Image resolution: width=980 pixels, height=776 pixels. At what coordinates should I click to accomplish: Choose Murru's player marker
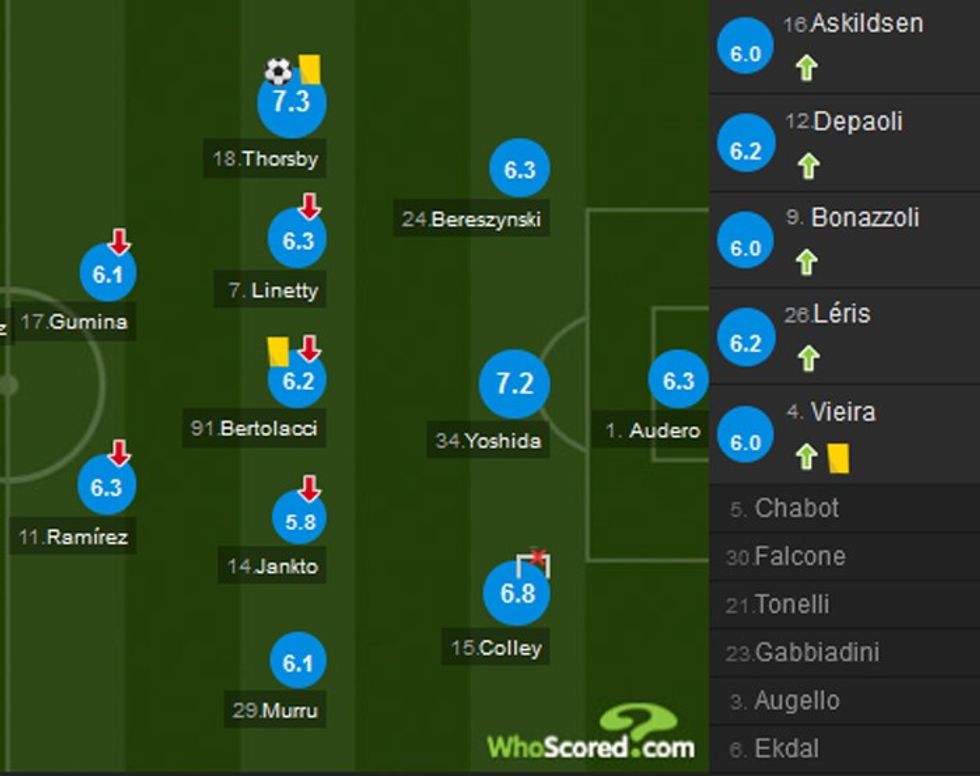(298, 662)
